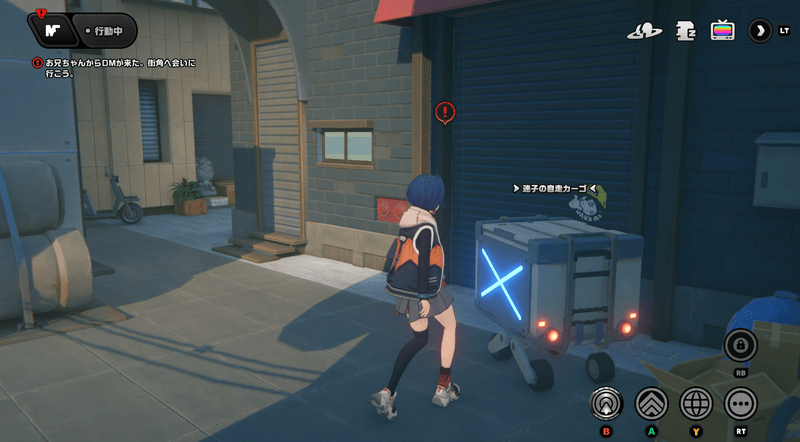
Task: Open the three-dots more options button
Action: (x=741, y=403)
